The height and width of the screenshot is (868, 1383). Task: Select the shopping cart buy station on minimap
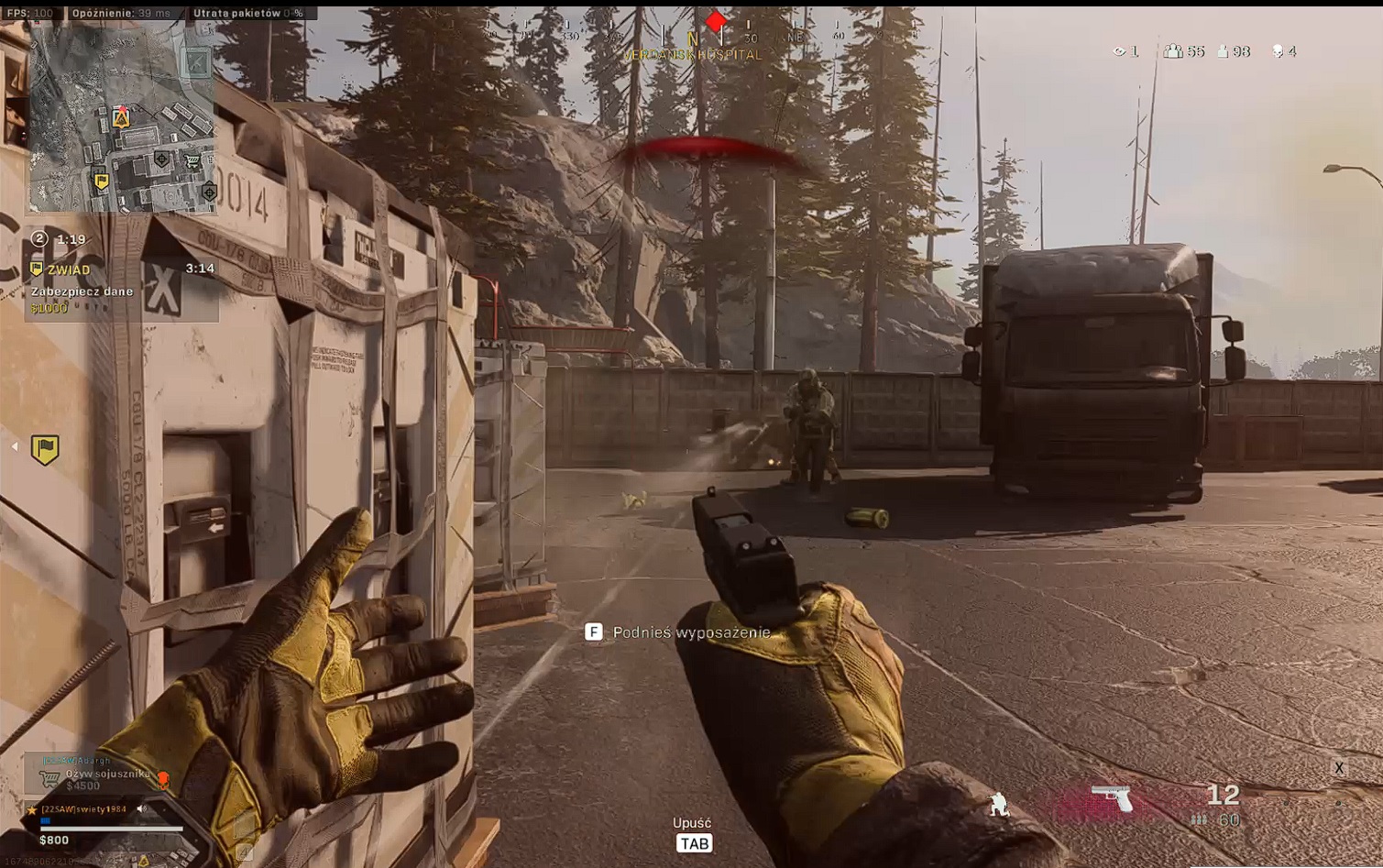[192, 161]
